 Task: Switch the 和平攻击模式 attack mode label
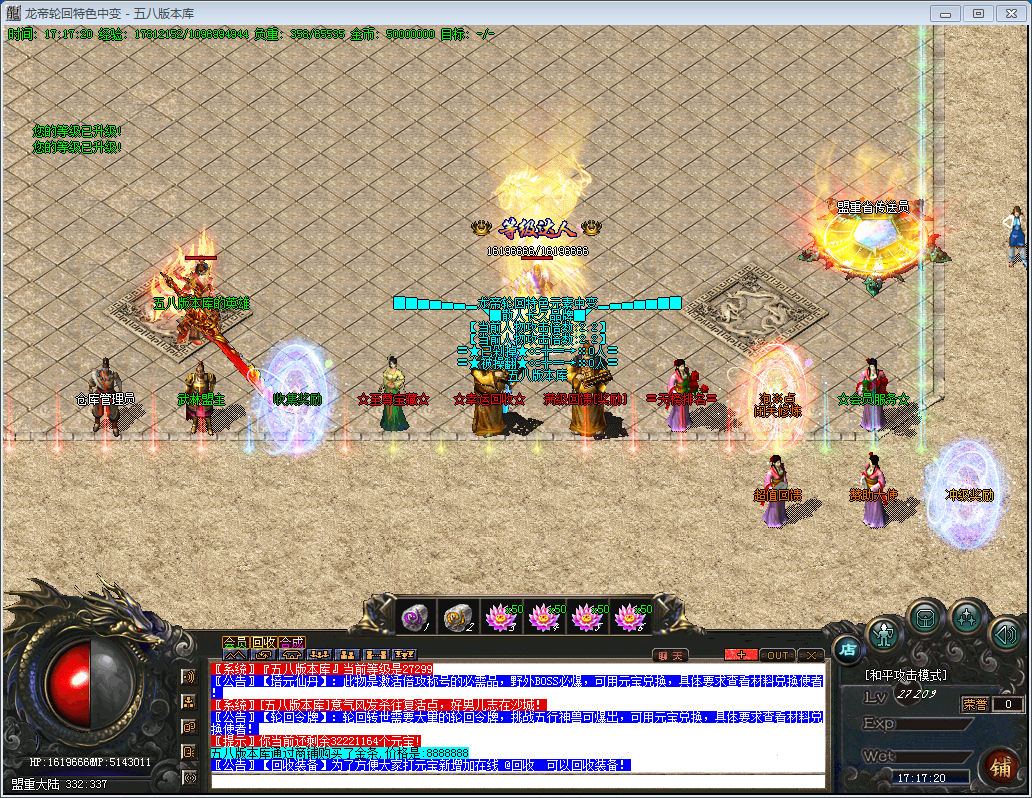click(906, 675)
